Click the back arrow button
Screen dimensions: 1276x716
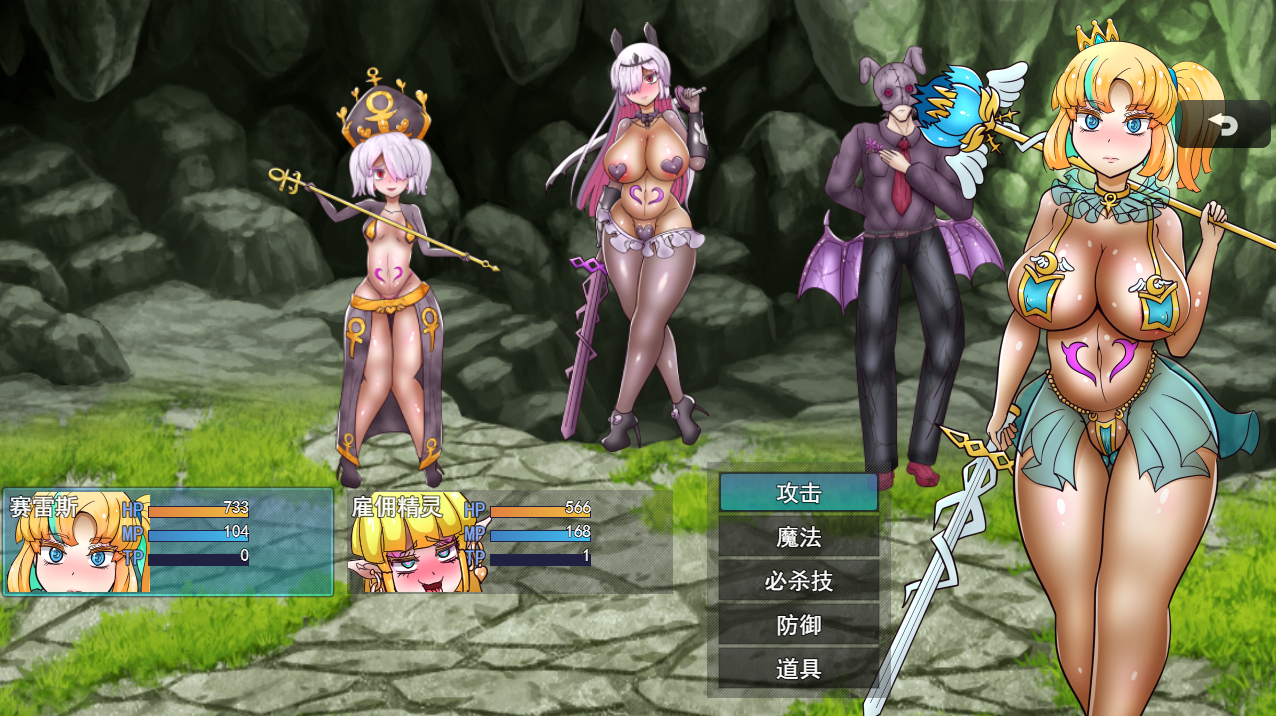pyautogui.click(x=1222, y=125)
